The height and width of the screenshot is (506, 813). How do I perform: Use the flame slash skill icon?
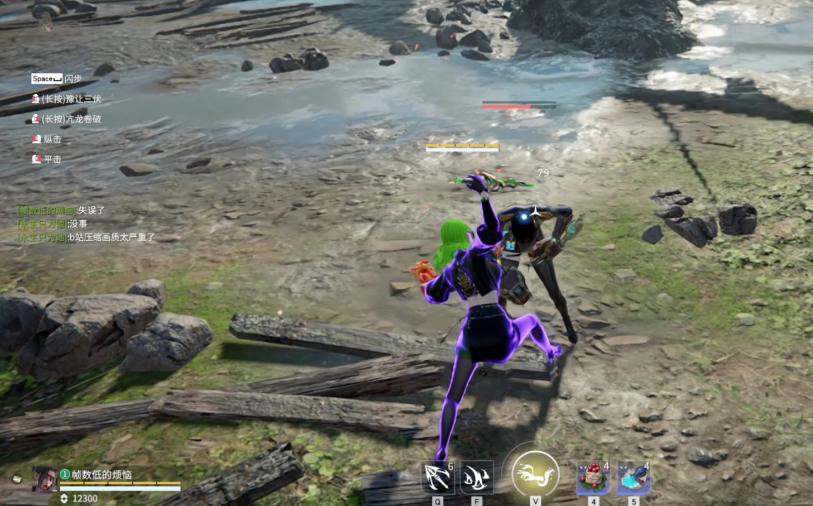point(477,478)
